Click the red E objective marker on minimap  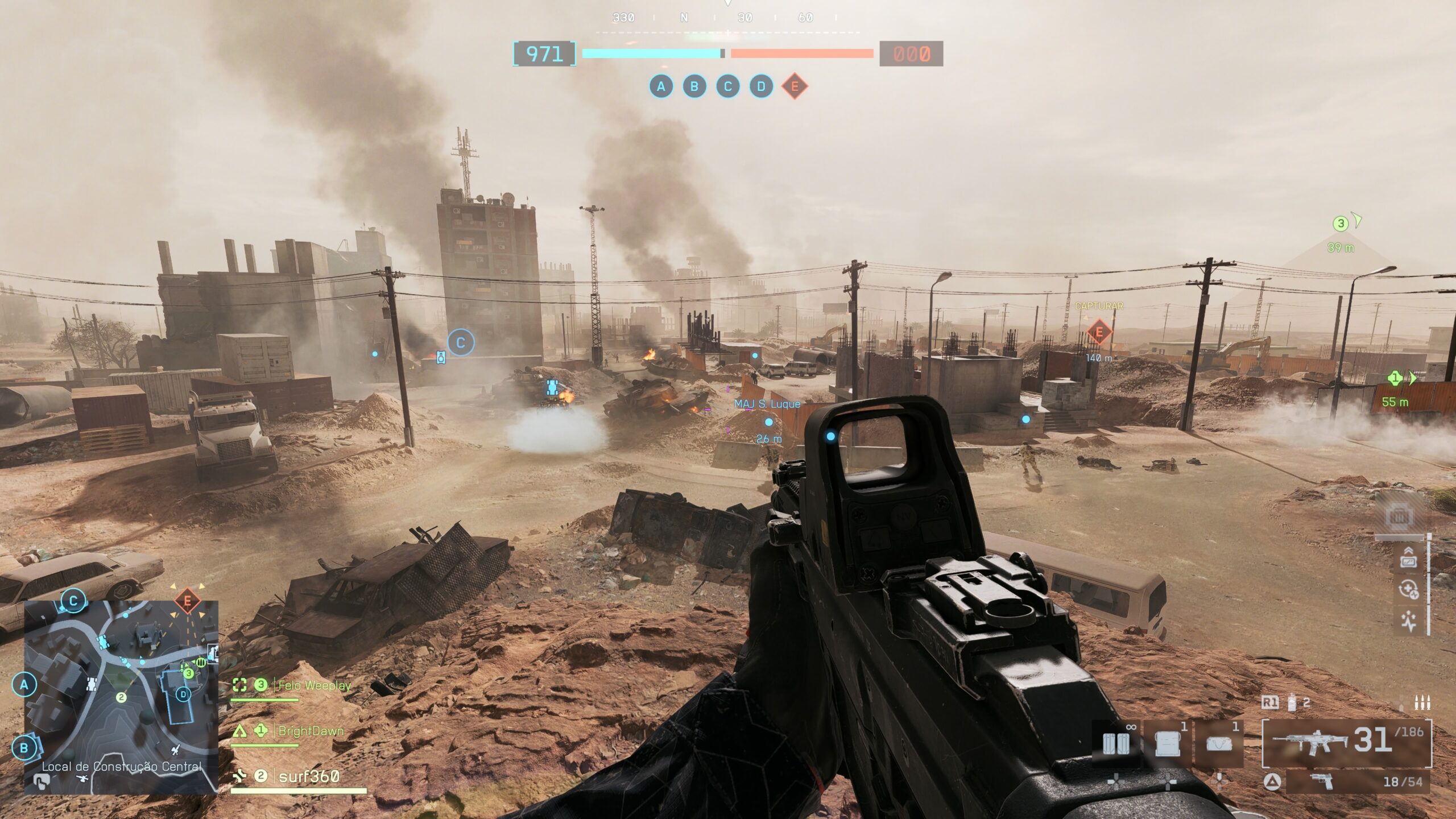tap(187, 601)
